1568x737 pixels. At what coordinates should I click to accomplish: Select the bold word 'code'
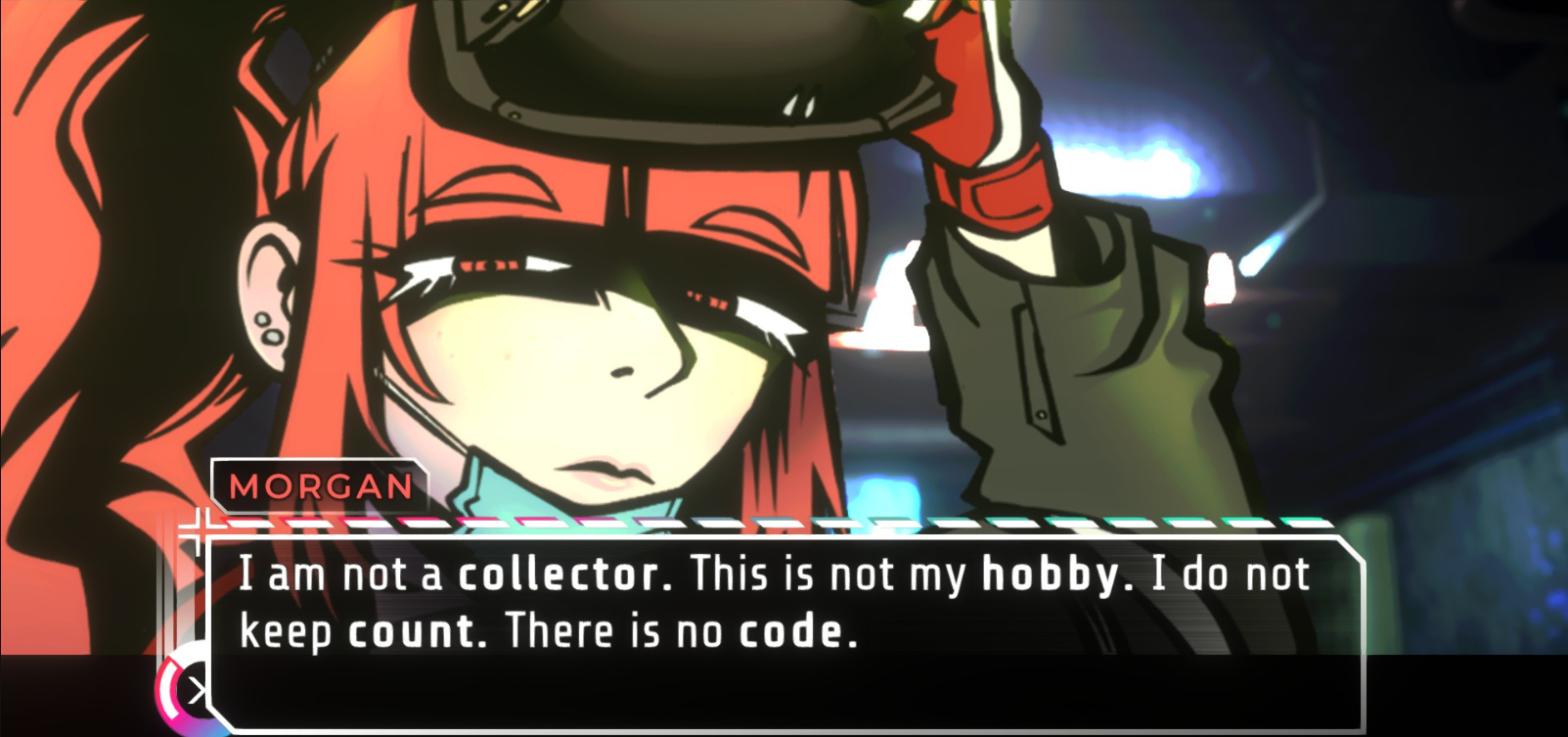pyautogui.click(x=792, y=630)
